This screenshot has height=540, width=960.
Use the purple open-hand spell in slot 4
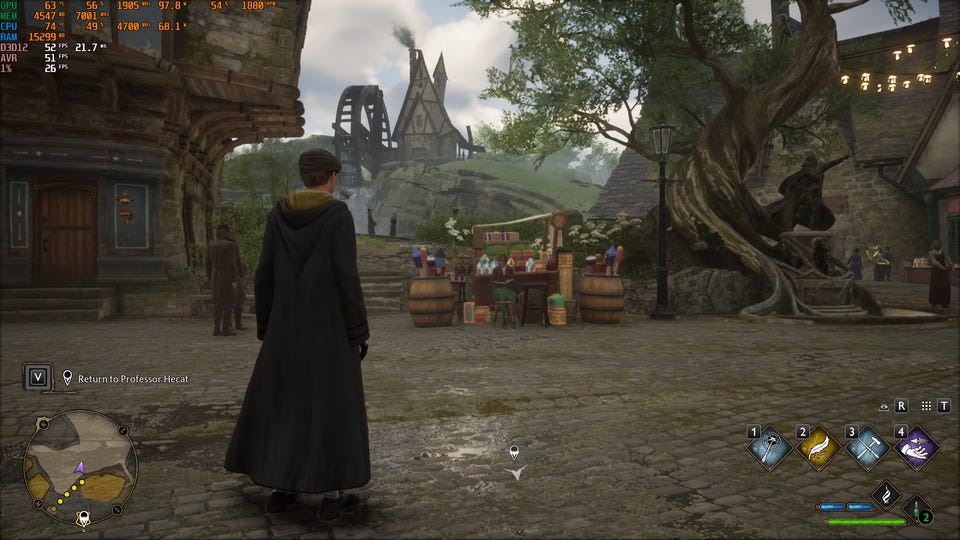(x=915, y=447)
